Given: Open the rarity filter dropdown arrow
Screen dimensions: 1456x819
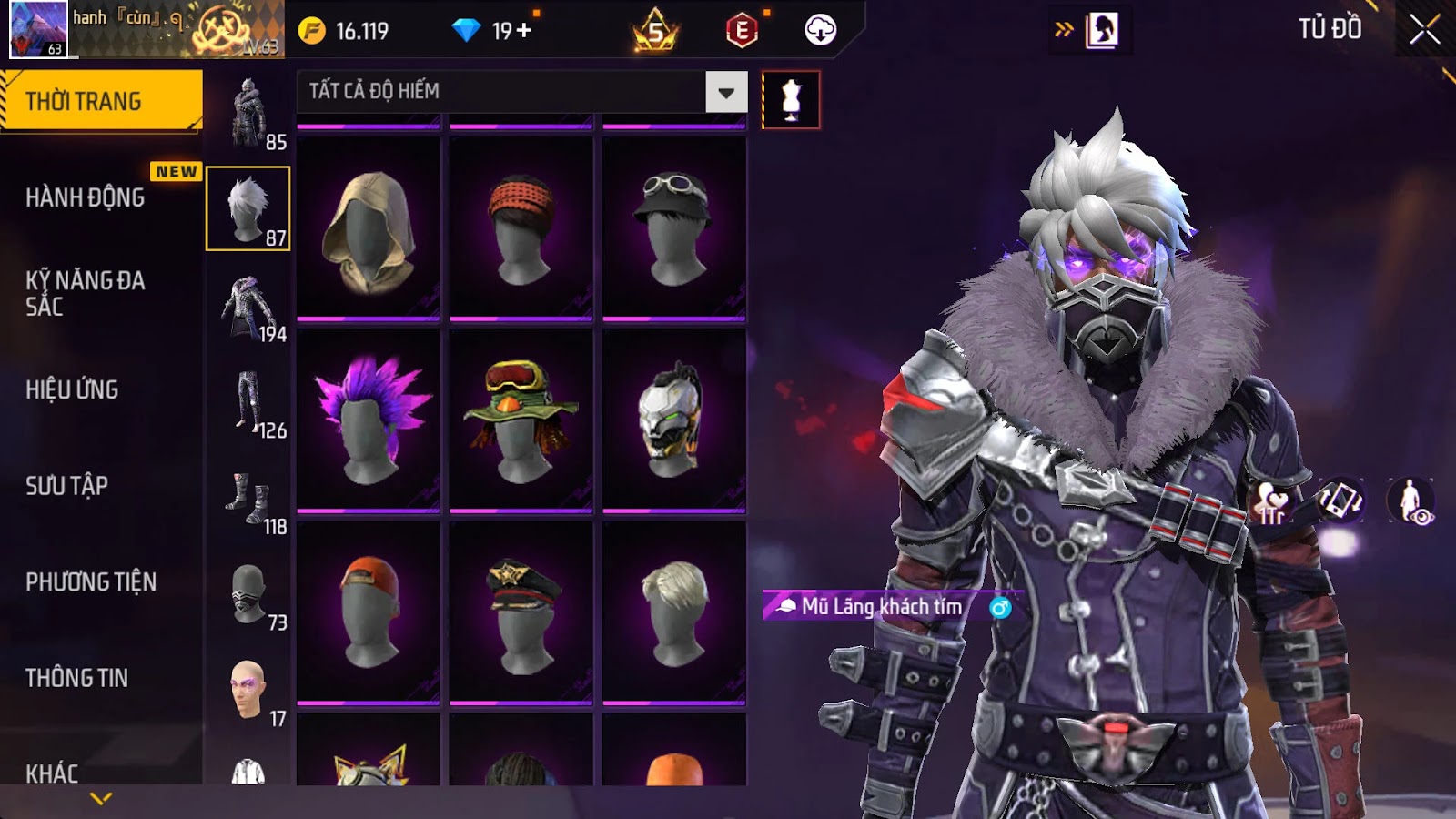Looking at the screenshot, I should [x=725, y=92].
